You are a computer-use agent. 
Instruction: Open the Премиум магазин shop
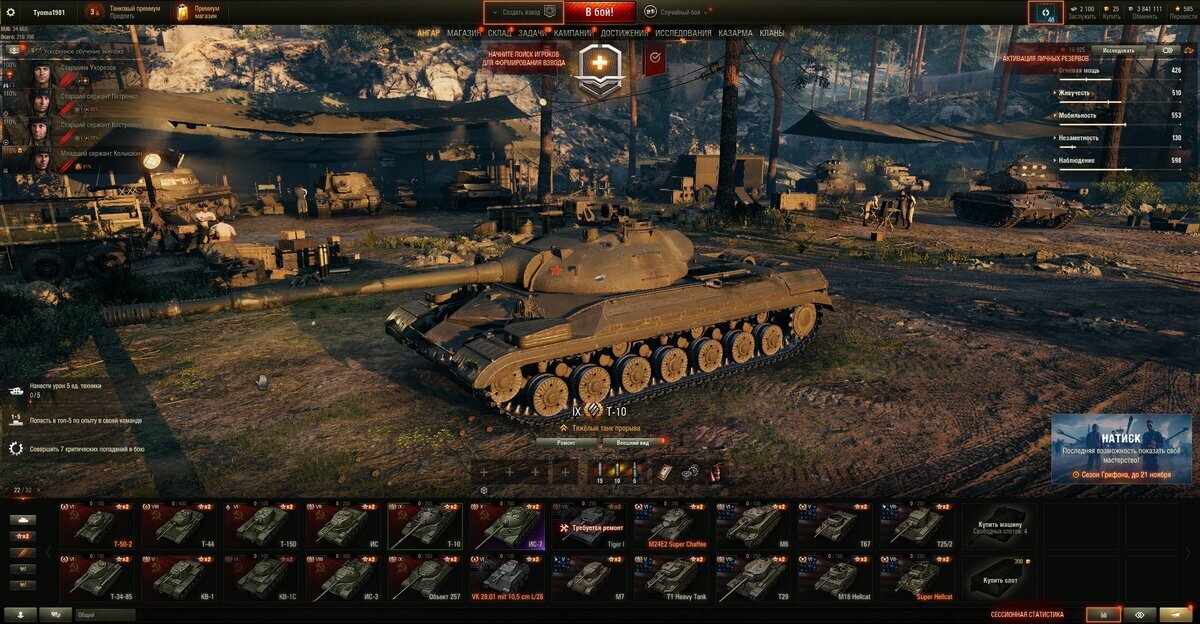point(200,12)
